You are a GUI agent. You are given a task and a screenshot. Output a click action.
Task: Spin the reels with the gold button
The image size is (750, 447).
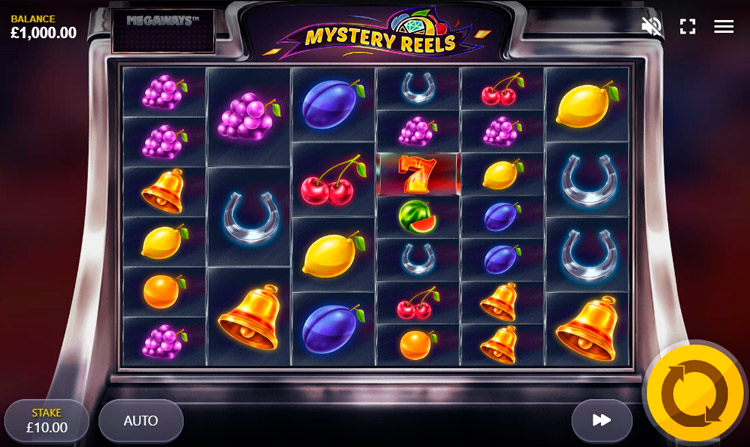(x=695, y=393)
